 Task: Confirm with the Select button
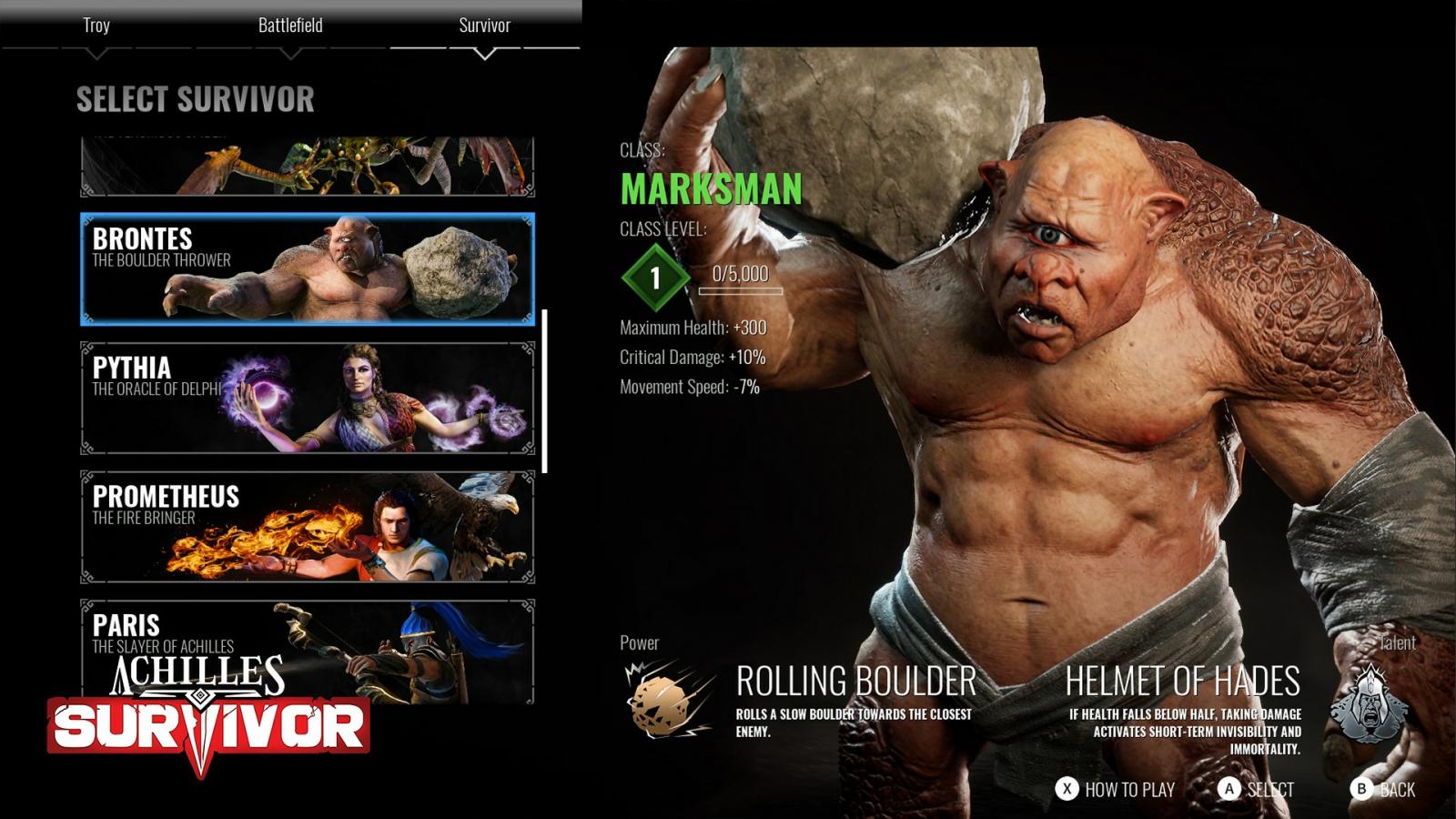pos(1256,789)
